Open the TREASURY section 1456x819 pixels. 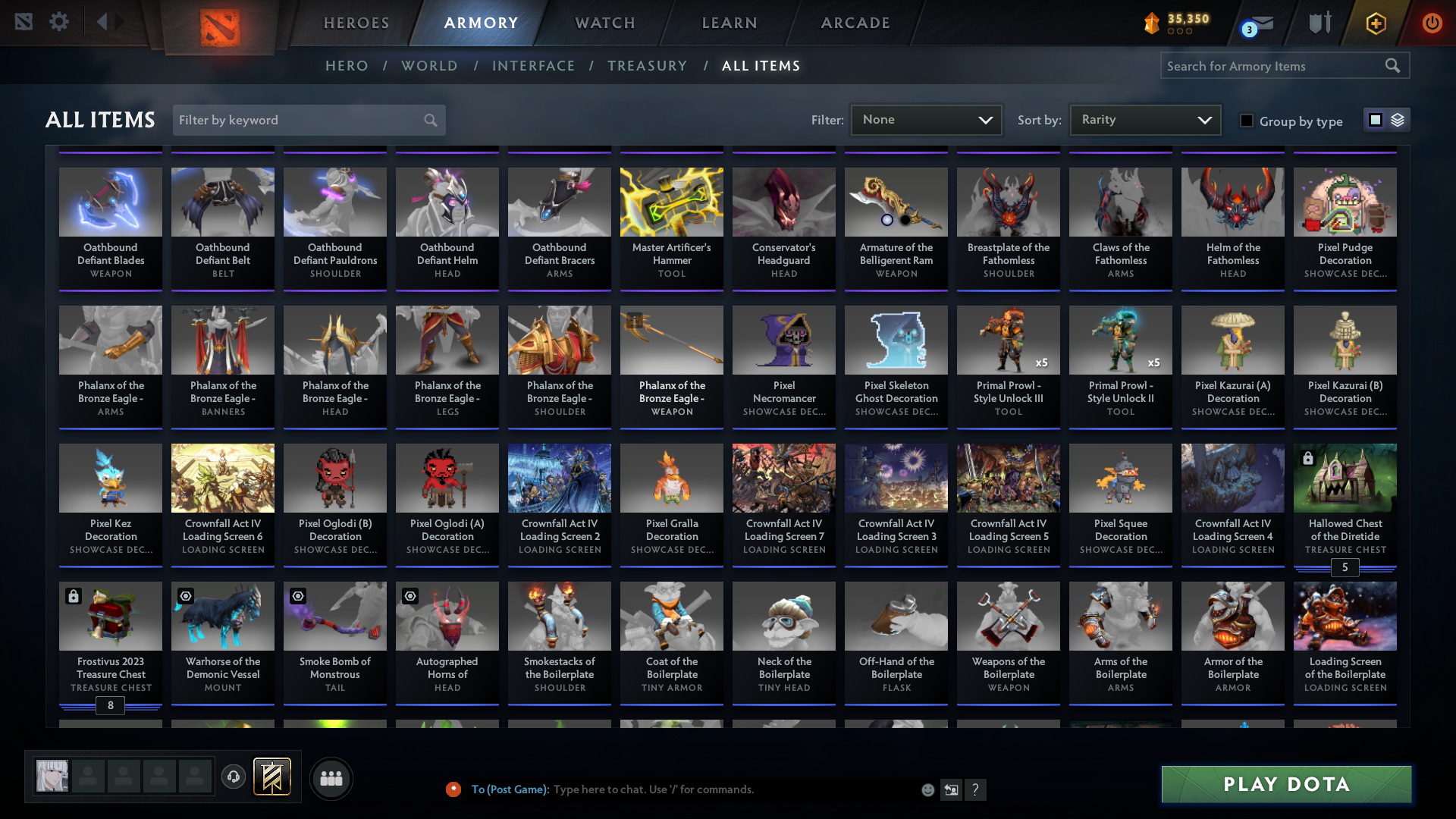(x=647, y=66)
